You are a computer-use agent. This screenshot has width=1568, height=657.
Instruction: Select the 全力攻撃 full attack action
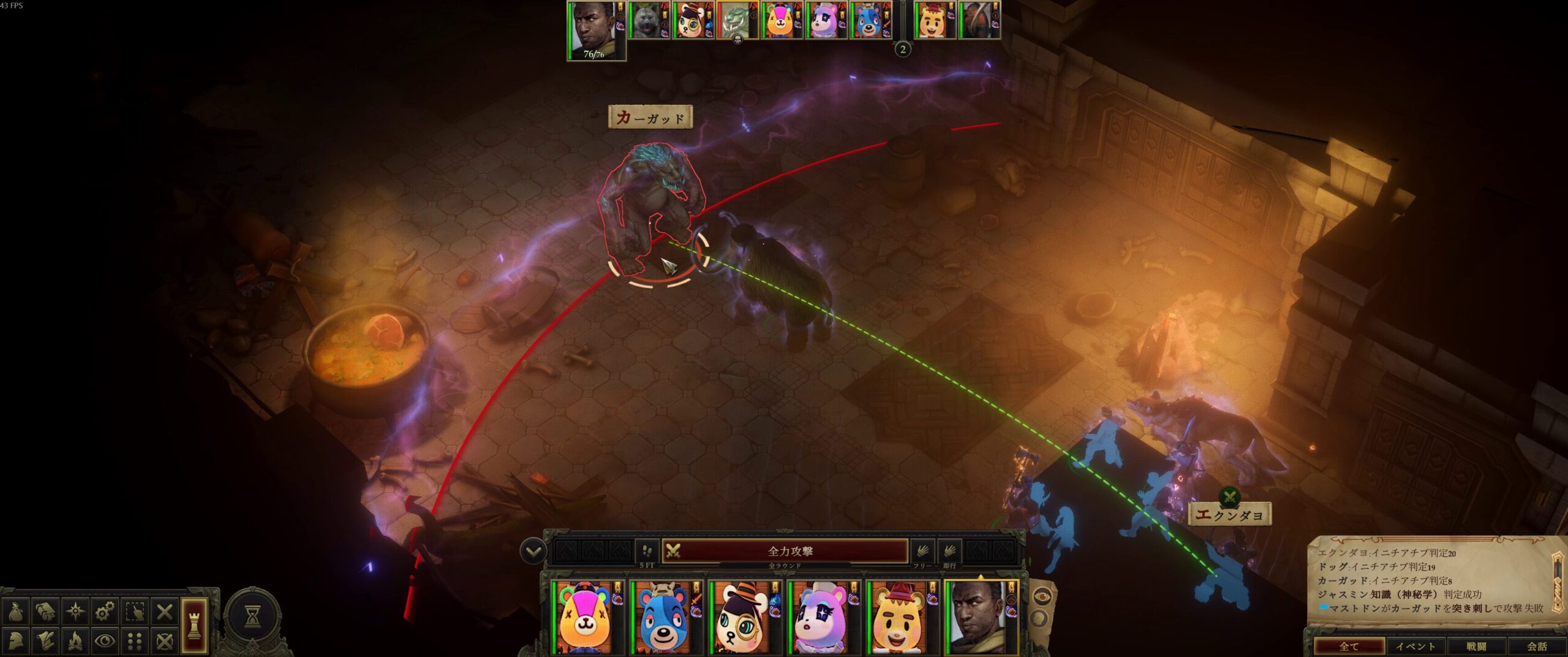pyautogui.click(x=790, y=551)
